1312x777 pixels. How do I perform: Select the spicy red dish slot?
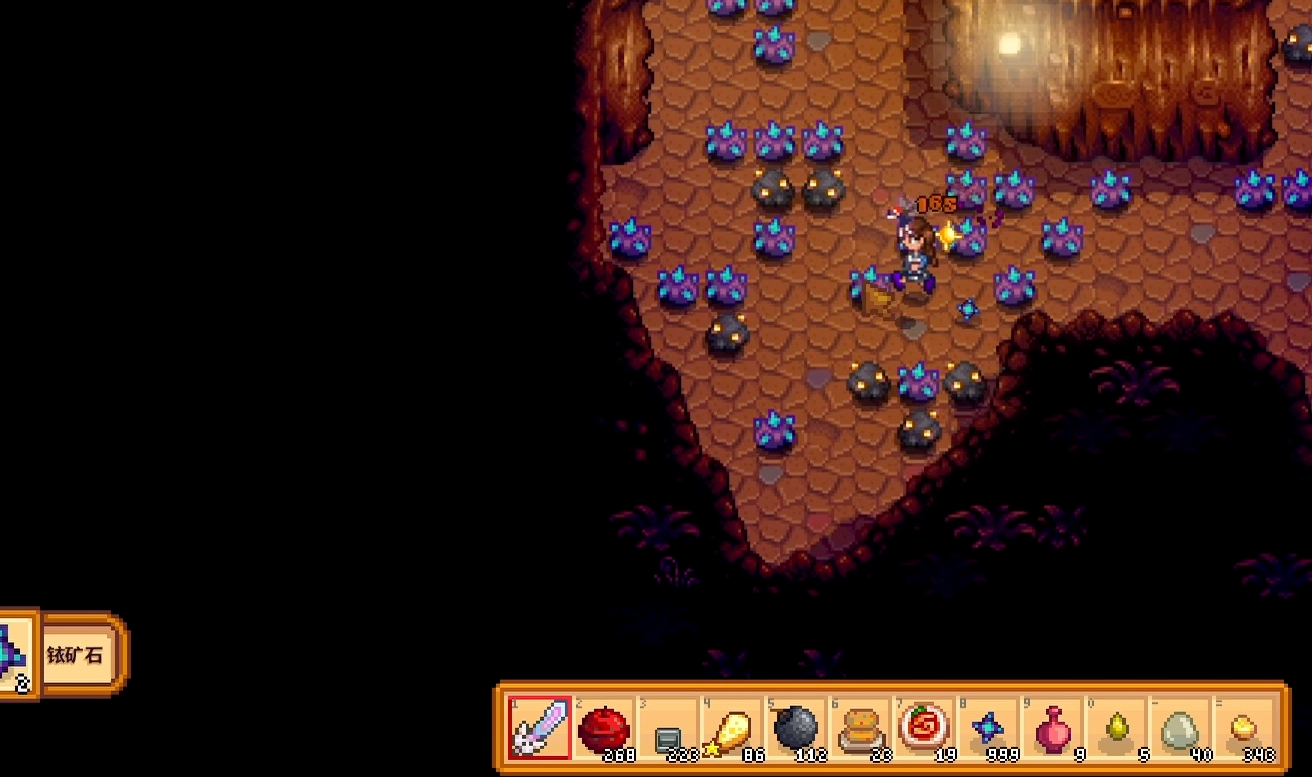coord(923,728)
